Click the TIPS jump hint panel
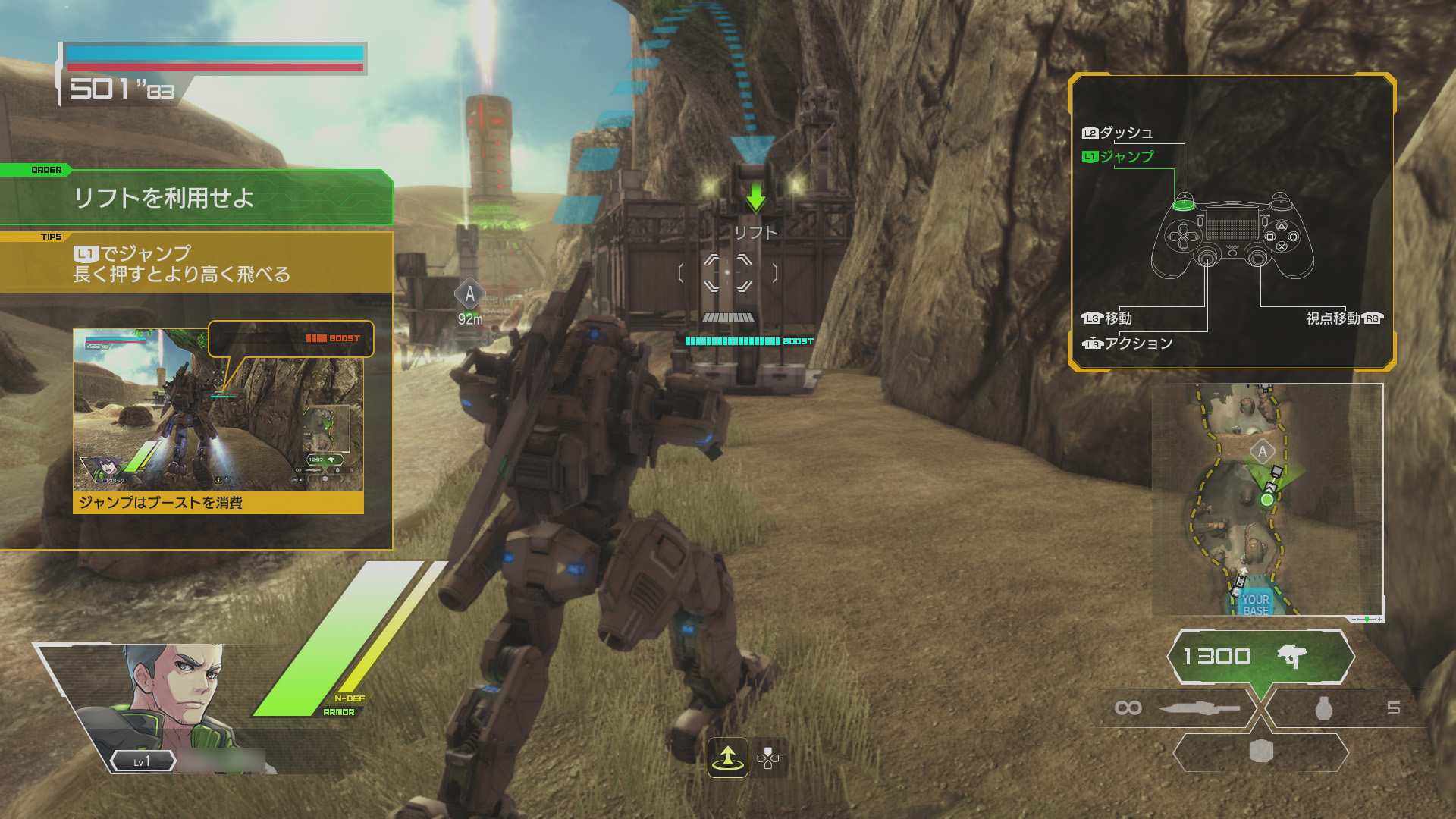This screenshot has height=819, width=1456. pyautogui.click(x=196, y=263)
